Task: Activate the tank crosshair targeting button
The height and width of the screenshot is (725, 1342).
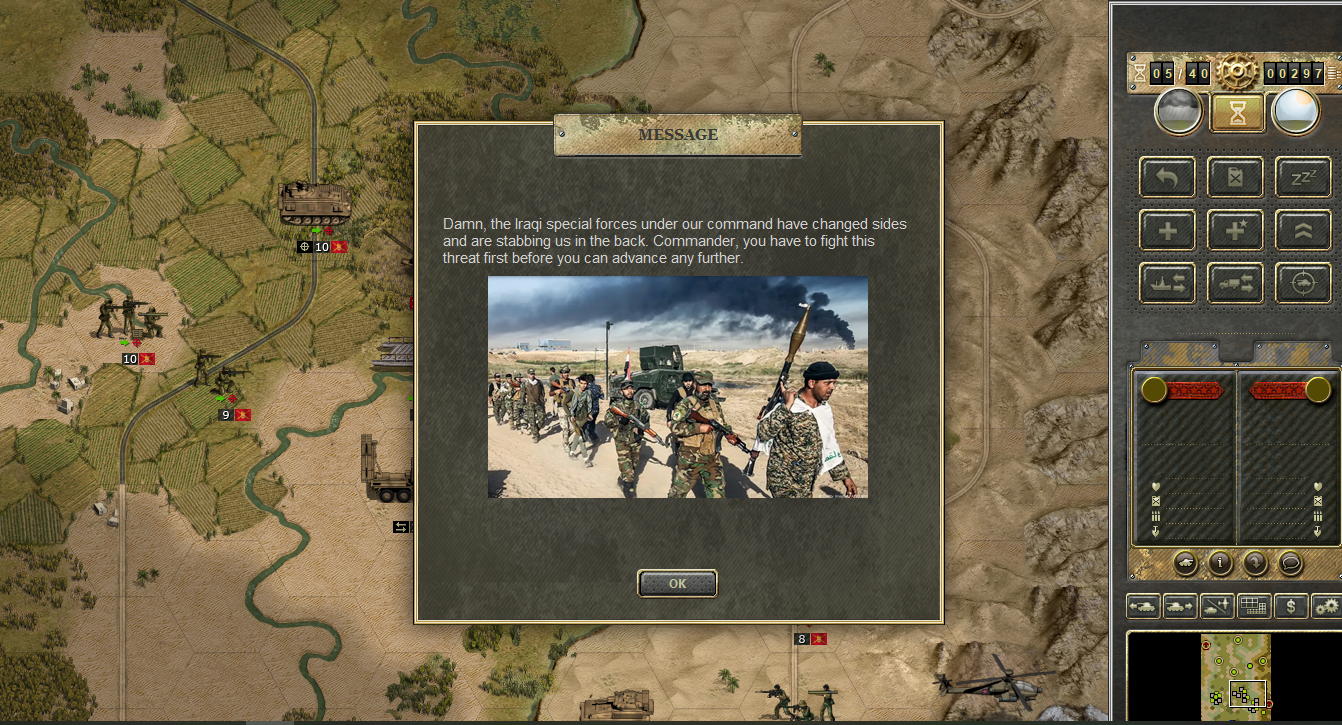Action: click(x=1303, y=283)
